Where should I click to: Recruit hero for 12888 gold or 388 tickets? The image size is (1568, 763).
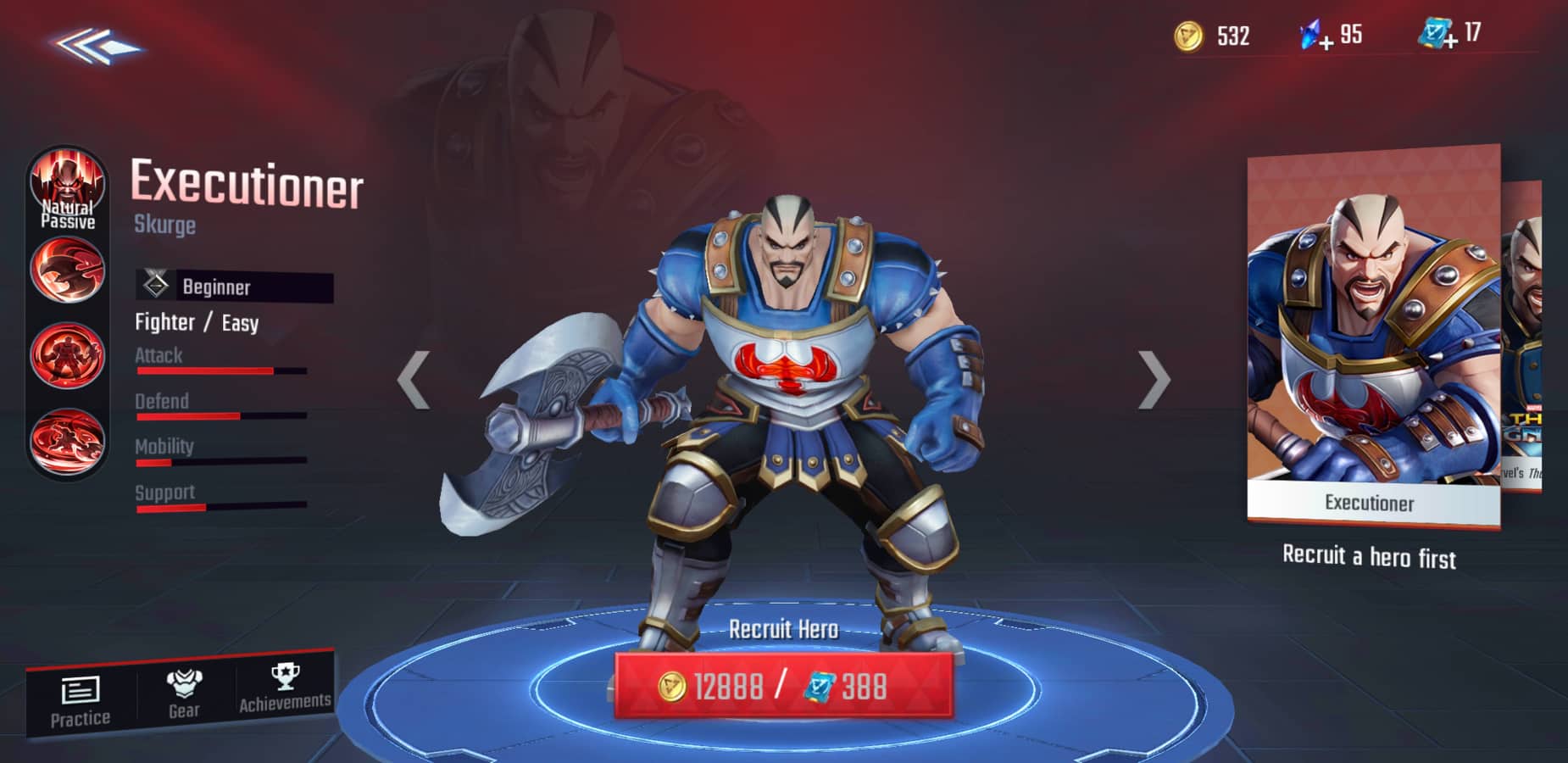(783, 686)
